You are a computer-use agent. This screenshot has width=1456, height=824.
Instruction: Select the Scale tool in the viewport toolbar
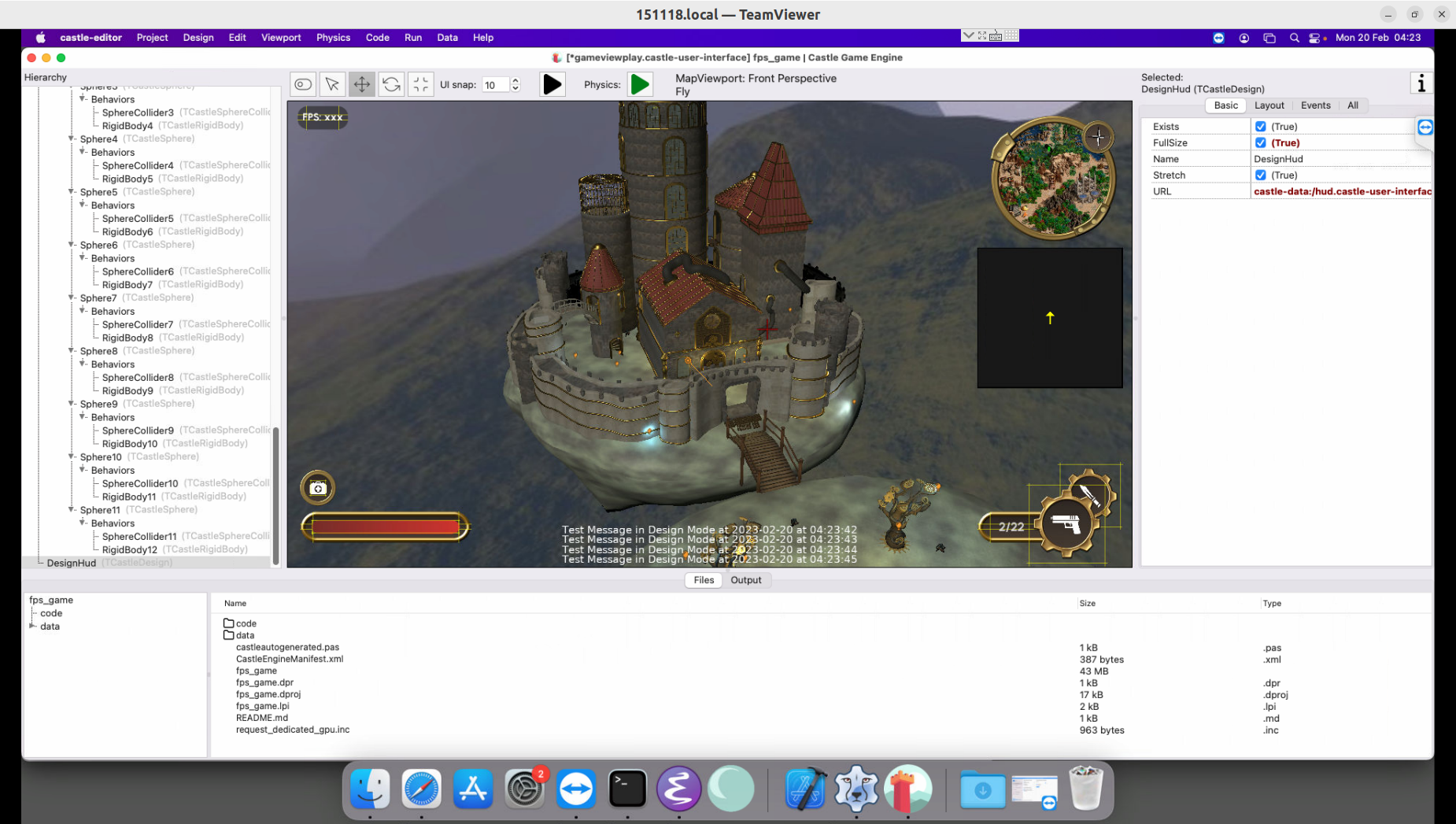[421, 84]
